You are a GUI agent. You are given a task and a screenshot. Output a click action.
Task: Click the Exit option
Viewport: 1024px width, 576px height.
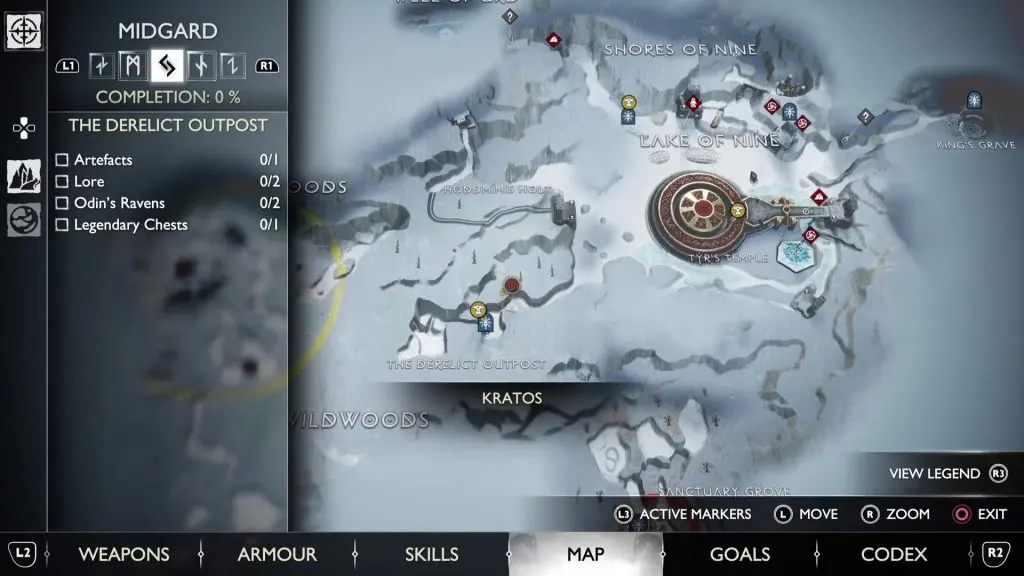point(980,514)
